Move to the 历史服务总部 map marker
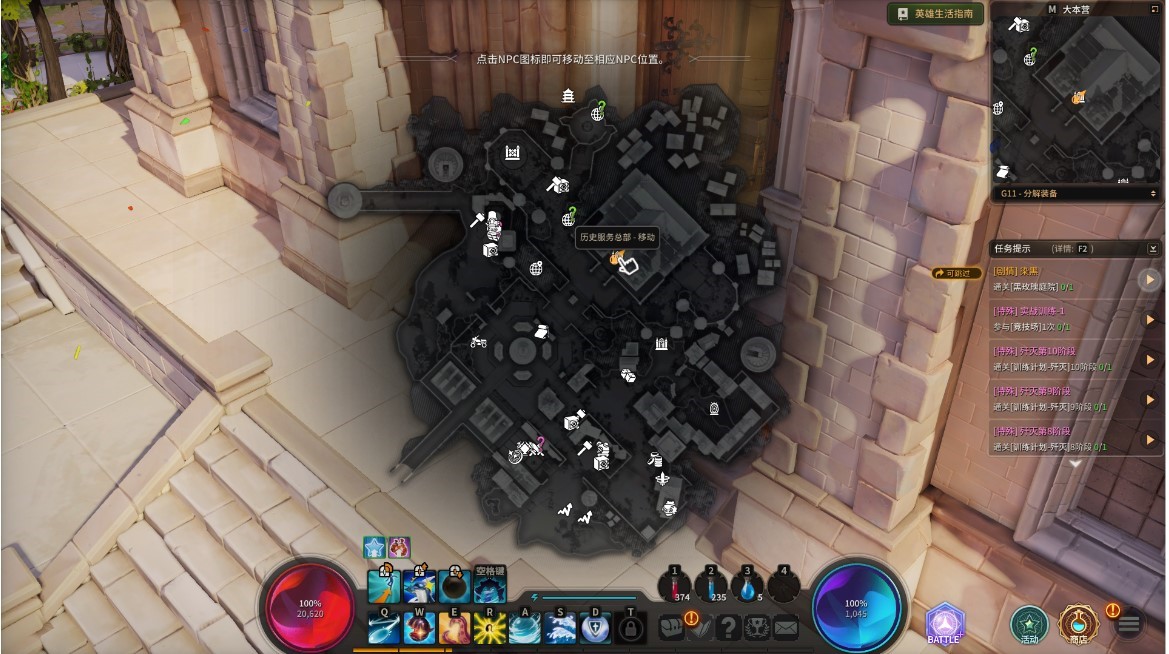The height and width of the screenshot is (654, 1169). pyautogui.click(x=616, y=259)
